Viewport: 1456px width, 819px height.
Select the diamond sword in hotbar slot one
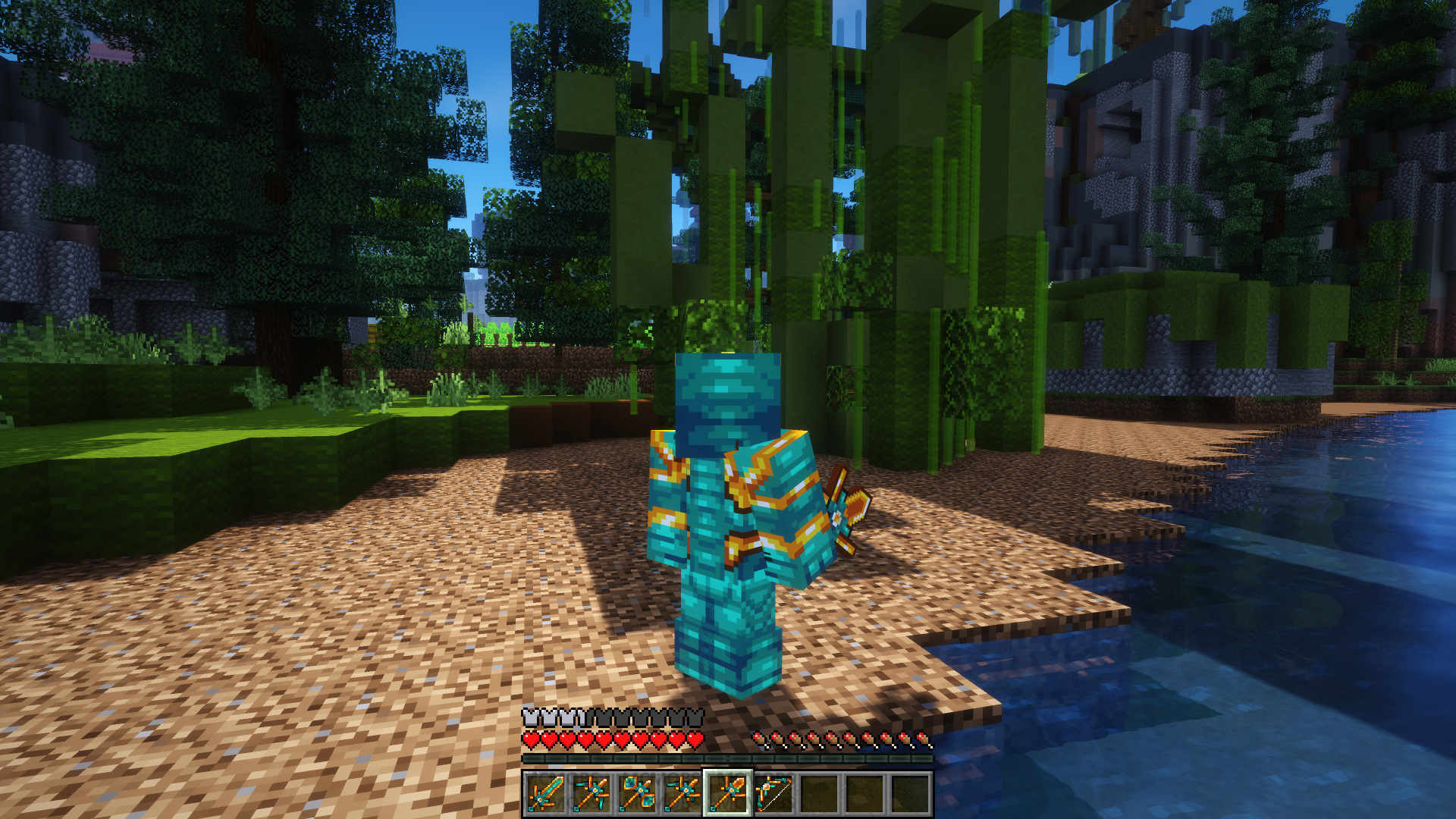(547, 793)
